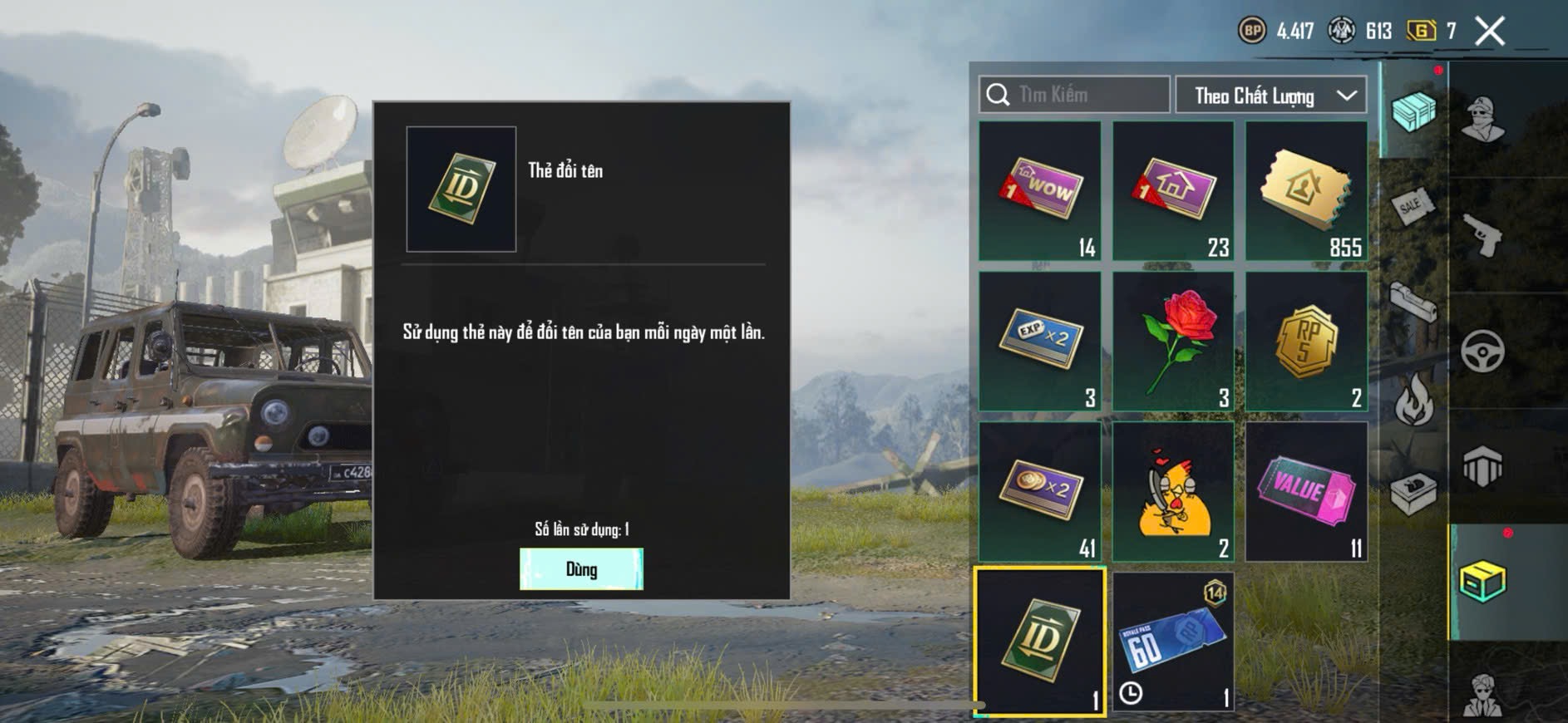Choose the golden house coupon slot
The width and height of the screenshot is (1568, 723).
[x=1306, y=190]
